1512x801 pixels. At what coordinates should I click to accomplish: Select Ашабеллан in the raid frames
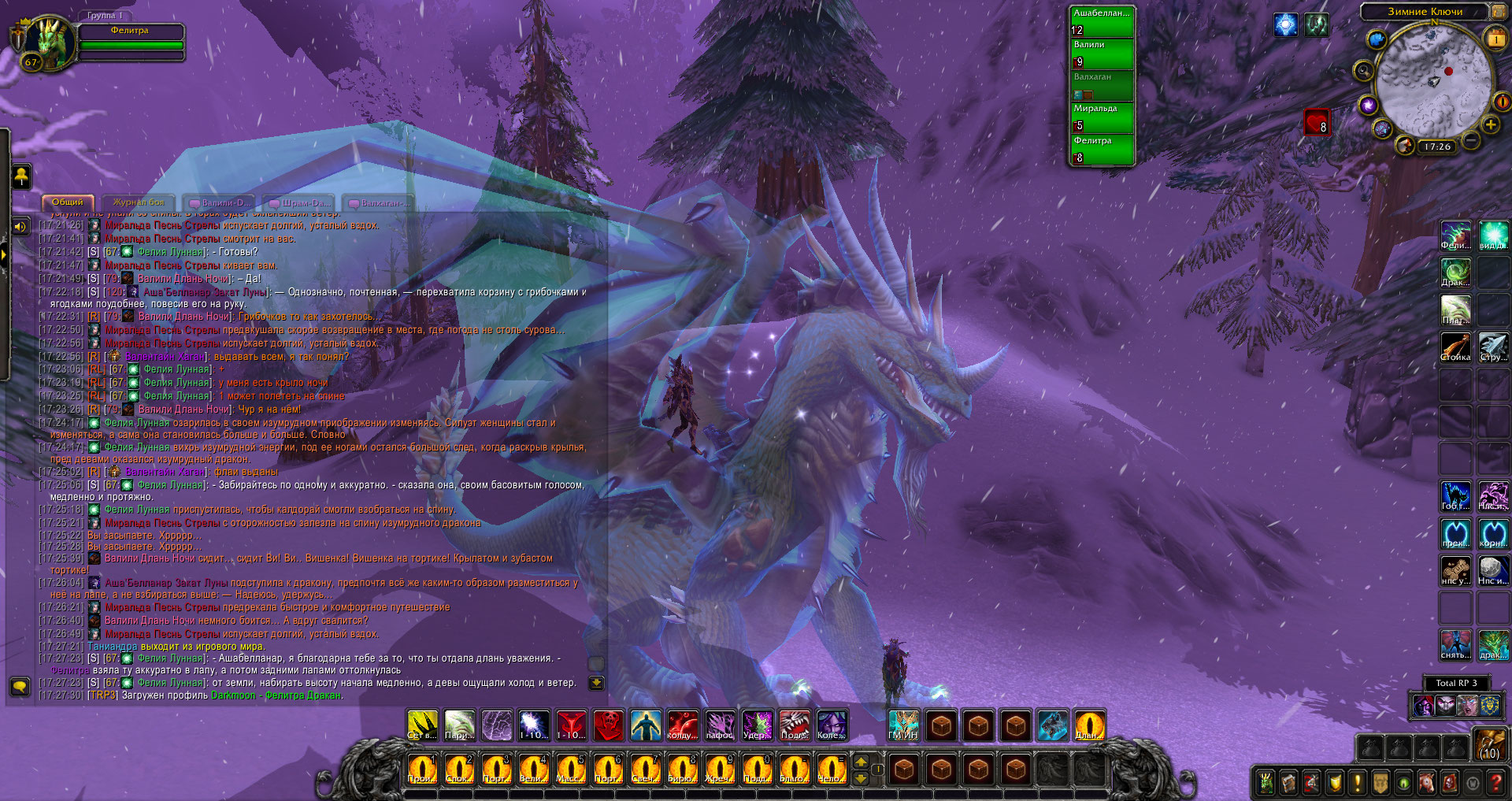tap(1102, 21)
